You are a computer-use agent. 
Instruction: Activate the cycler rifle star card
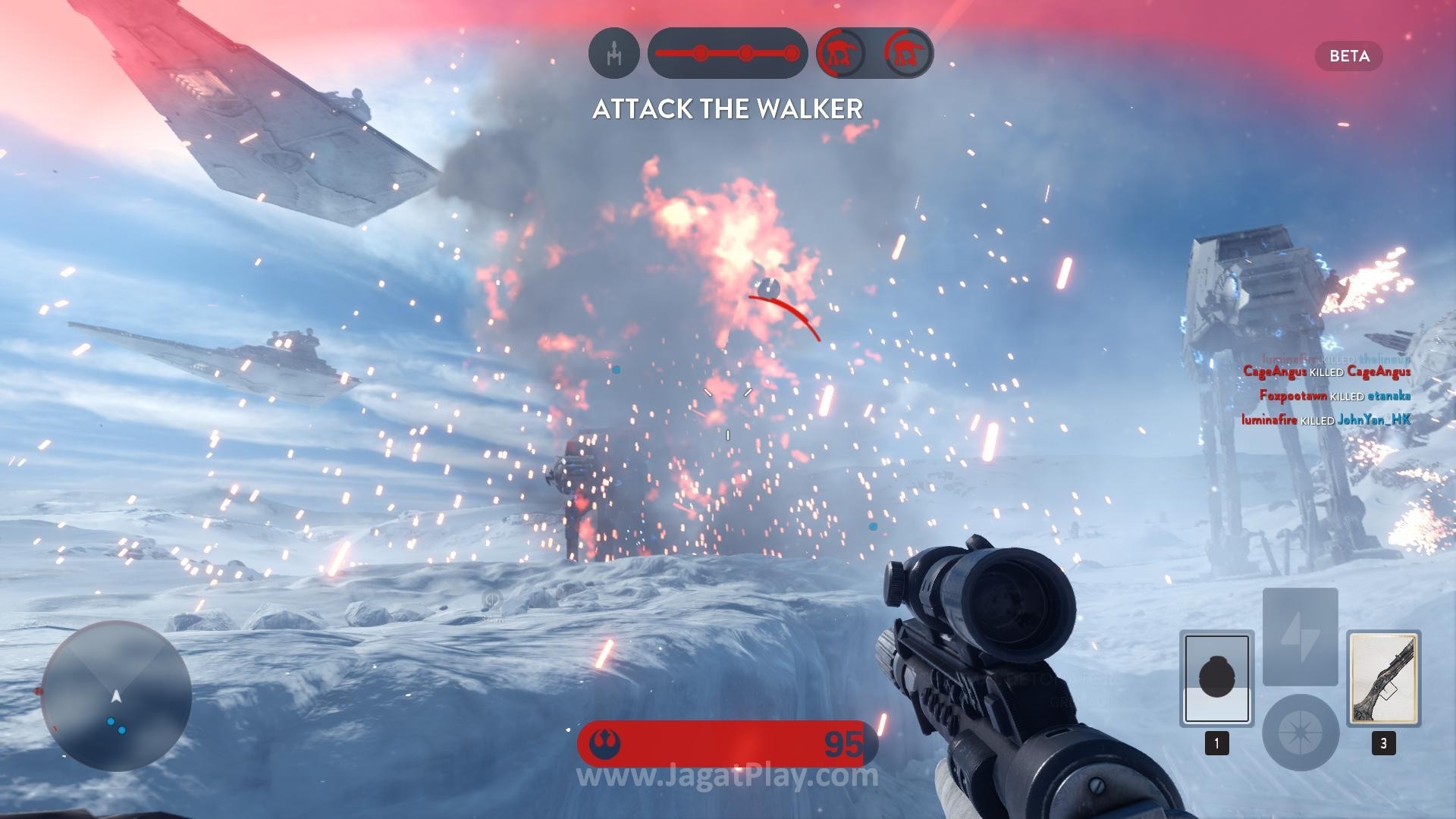(x=1383, y=678)
